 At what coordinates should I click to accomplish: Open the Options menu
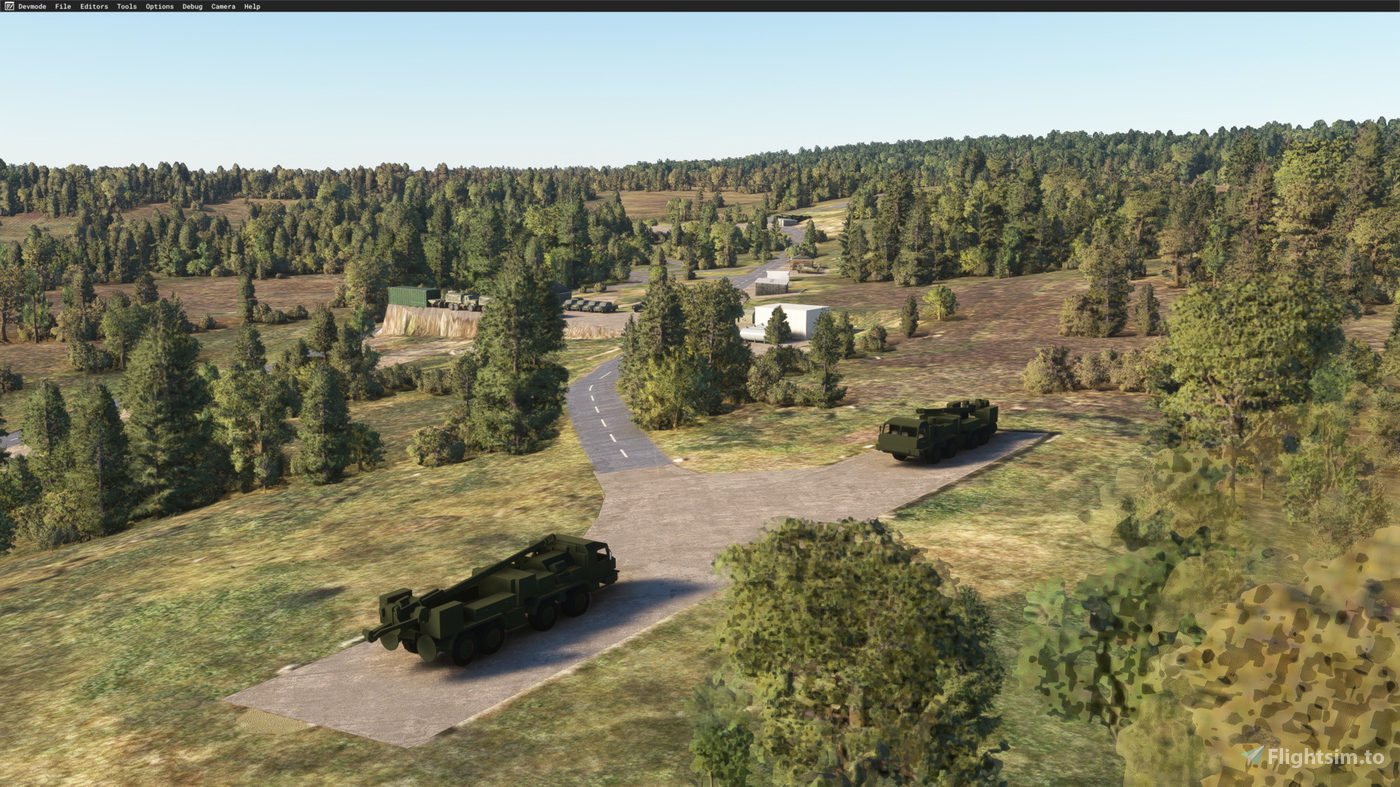159,5
